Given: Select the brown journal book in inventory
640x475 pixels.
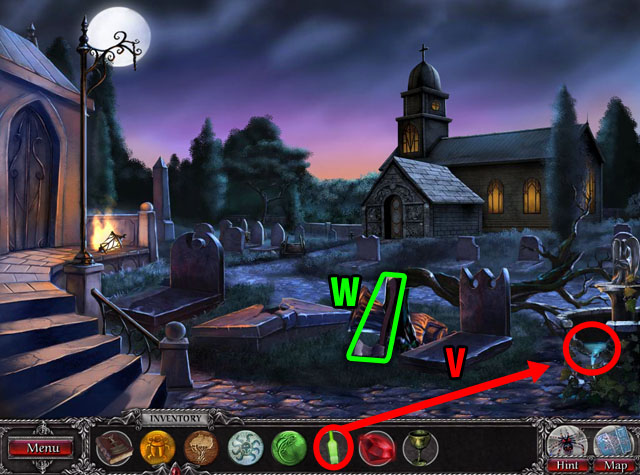Looking at the screenshot, I should tap(114, 445).
